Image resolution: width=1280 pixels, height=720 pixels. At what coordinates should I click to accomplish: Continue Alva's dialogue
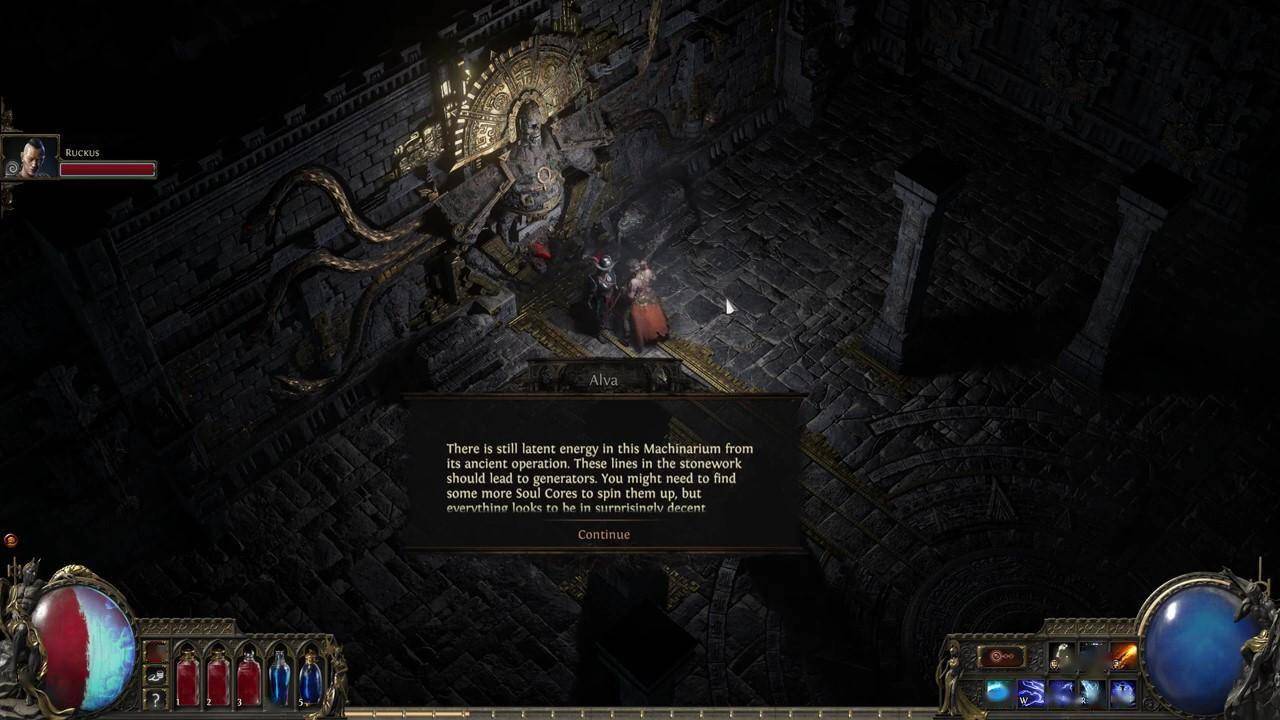pos(604,534)
